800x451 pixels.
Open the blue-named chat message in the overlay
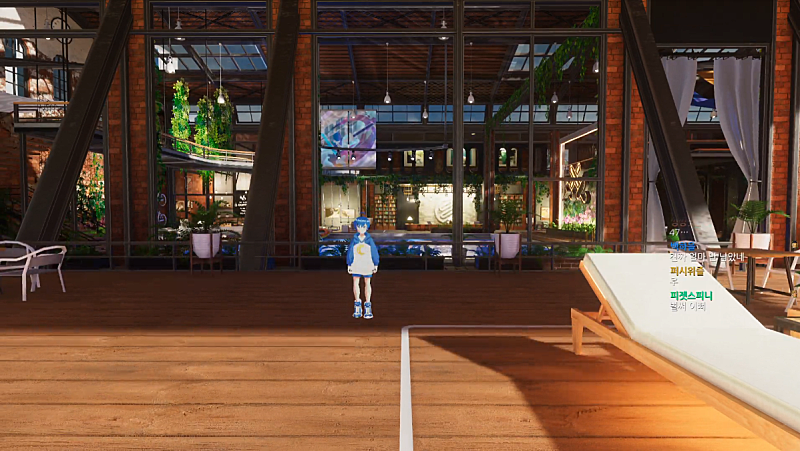[x=708, y=257]
